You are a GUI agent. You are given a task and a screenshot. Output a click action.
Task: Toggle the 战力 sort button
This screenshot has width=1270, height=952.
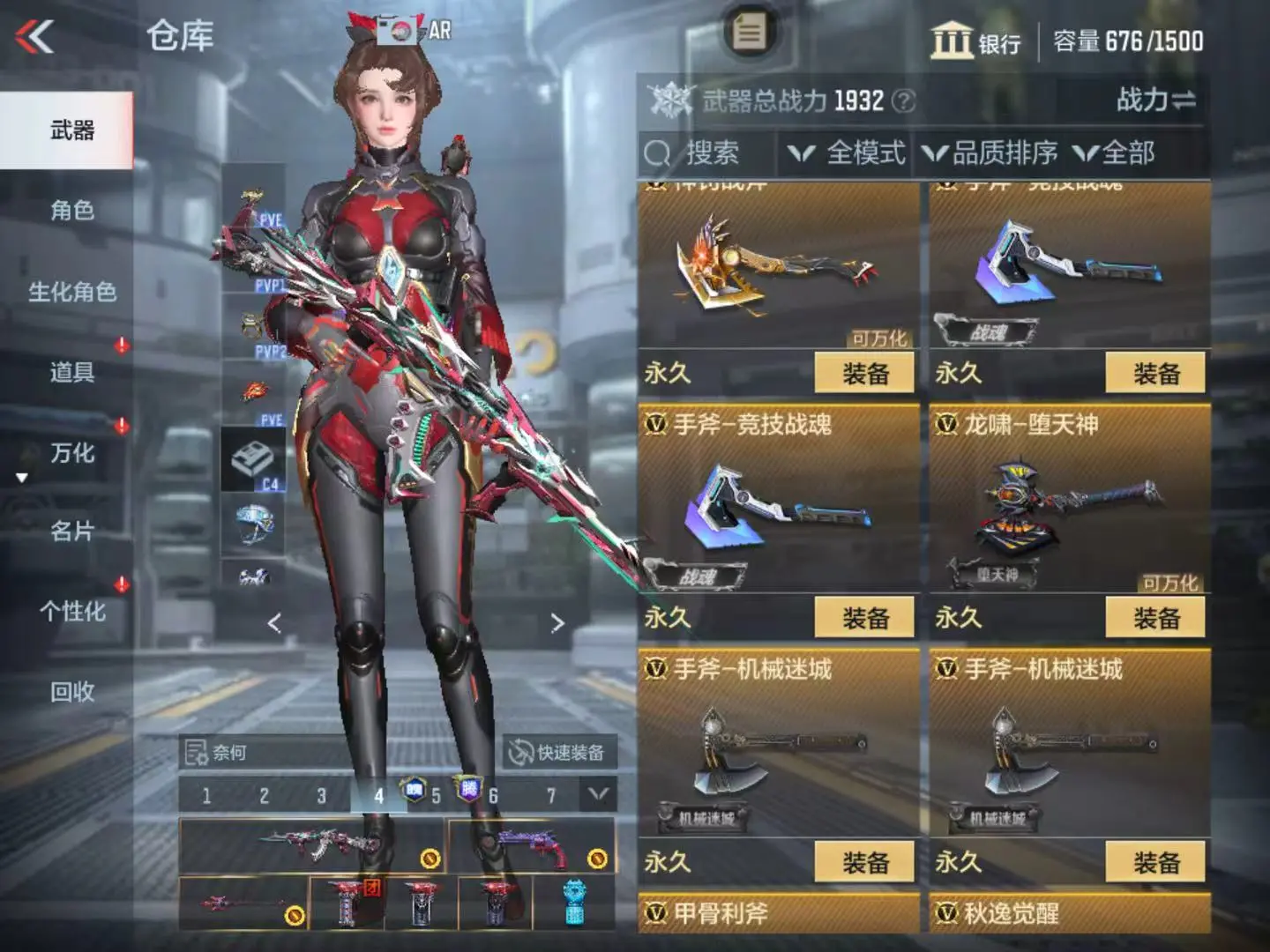click(1155, 100)
